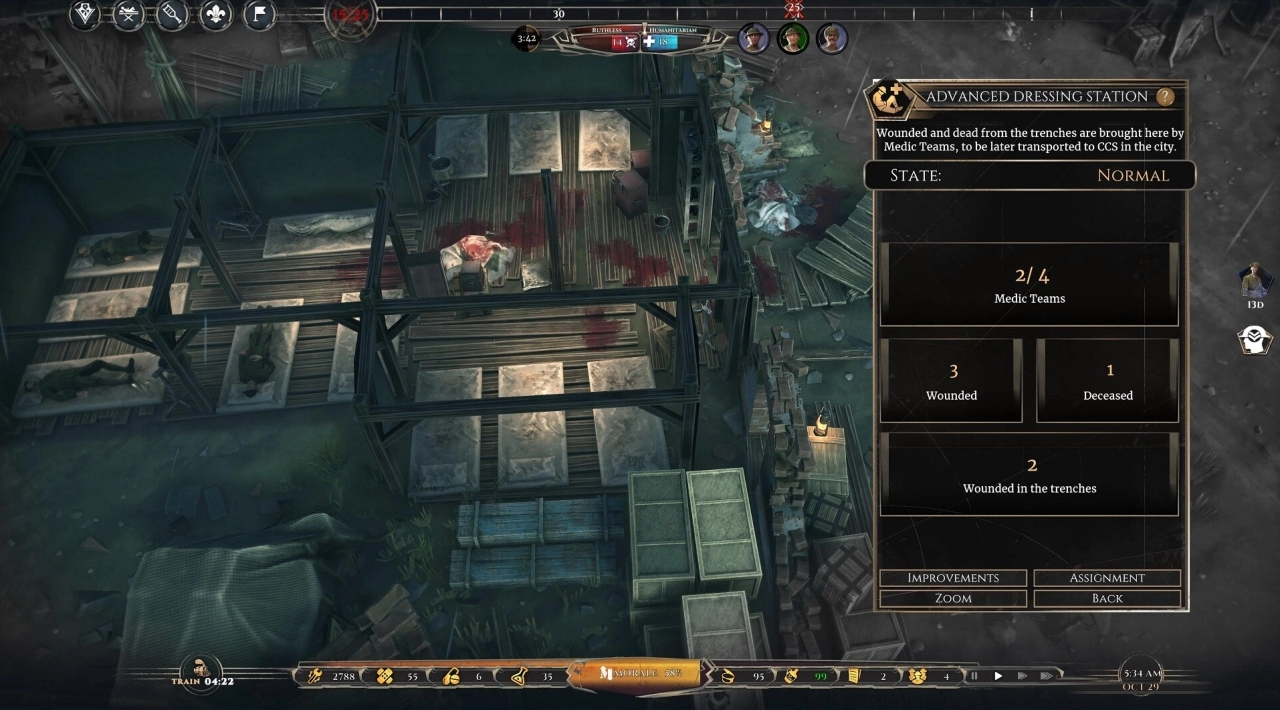
Task: Open the operating table icon menu
Action: click(128, 14)
